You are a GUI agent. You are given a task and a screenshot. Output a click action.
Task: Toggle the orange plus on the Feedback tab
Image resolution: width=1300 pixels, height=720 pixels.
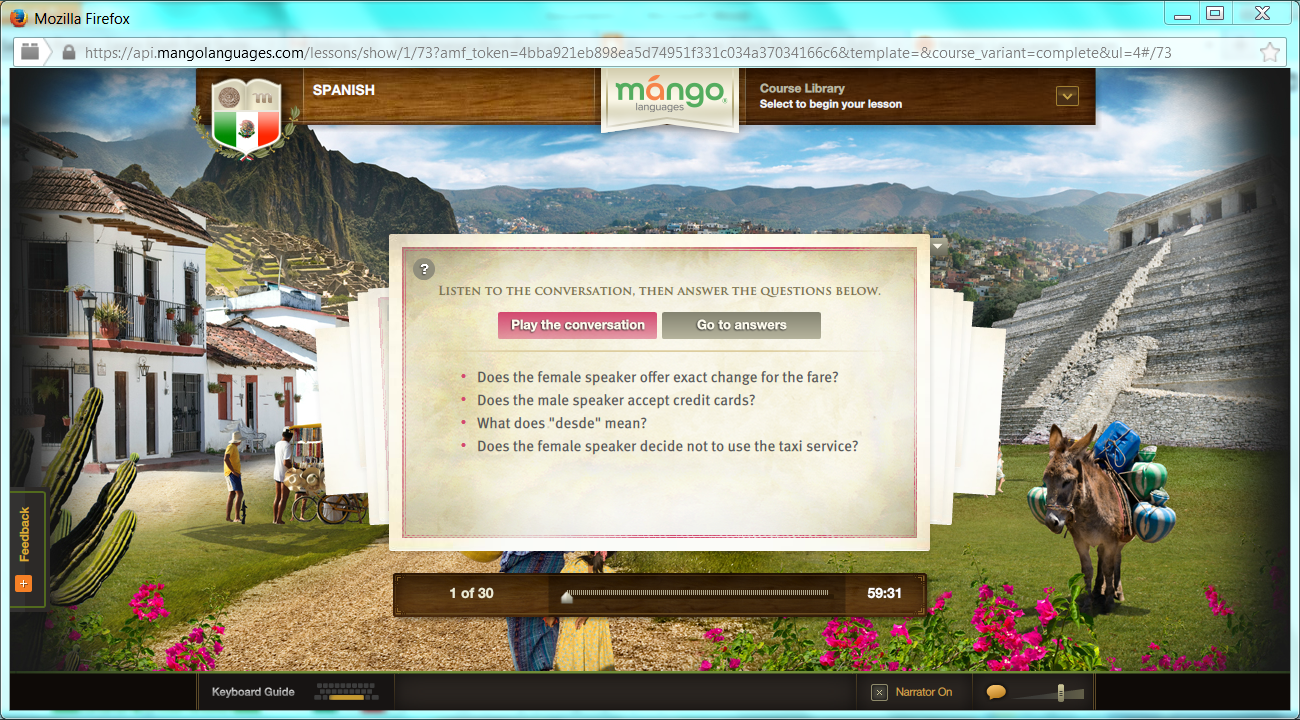[23, 583]
